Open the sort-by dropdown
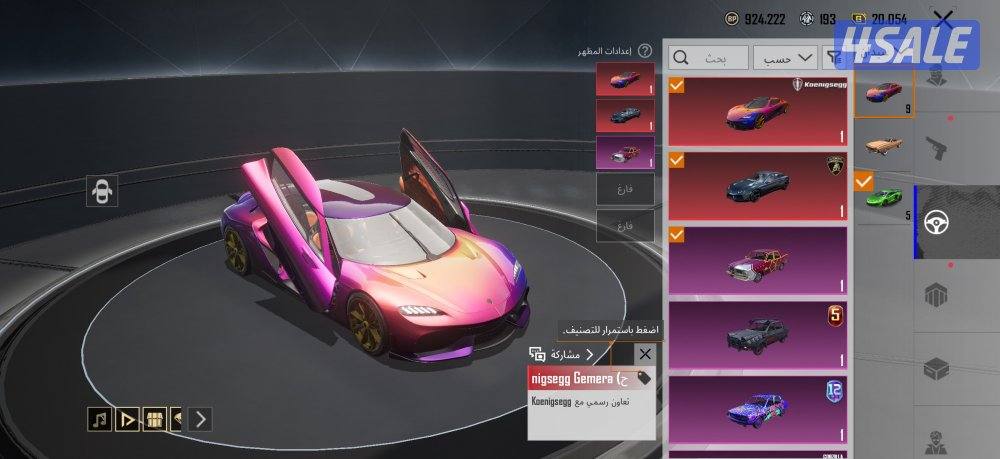The height and width of the screenshot is (459, 1000). (785, 58)
